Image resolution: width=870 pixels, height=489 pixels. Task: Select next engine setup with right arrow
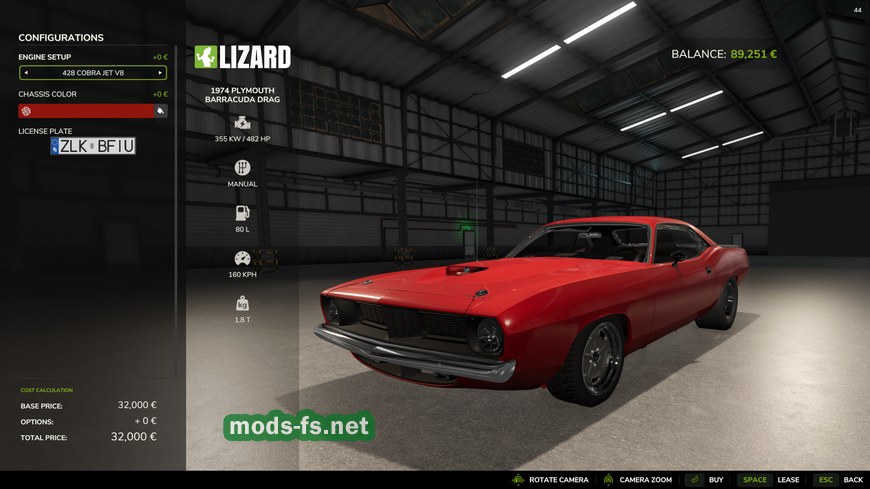[159, 73]
